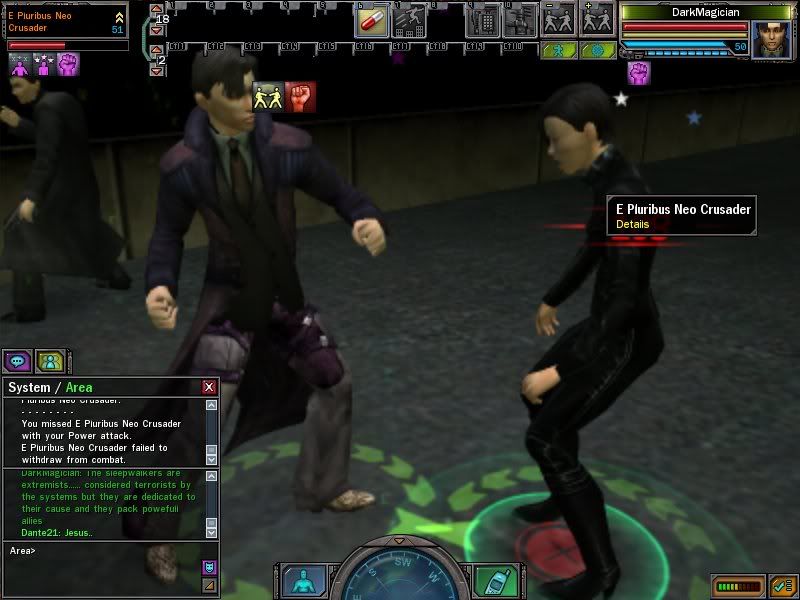Switch to the System chat tab
The height and width of the screenshot is (600, 800).
pos(29,387)
